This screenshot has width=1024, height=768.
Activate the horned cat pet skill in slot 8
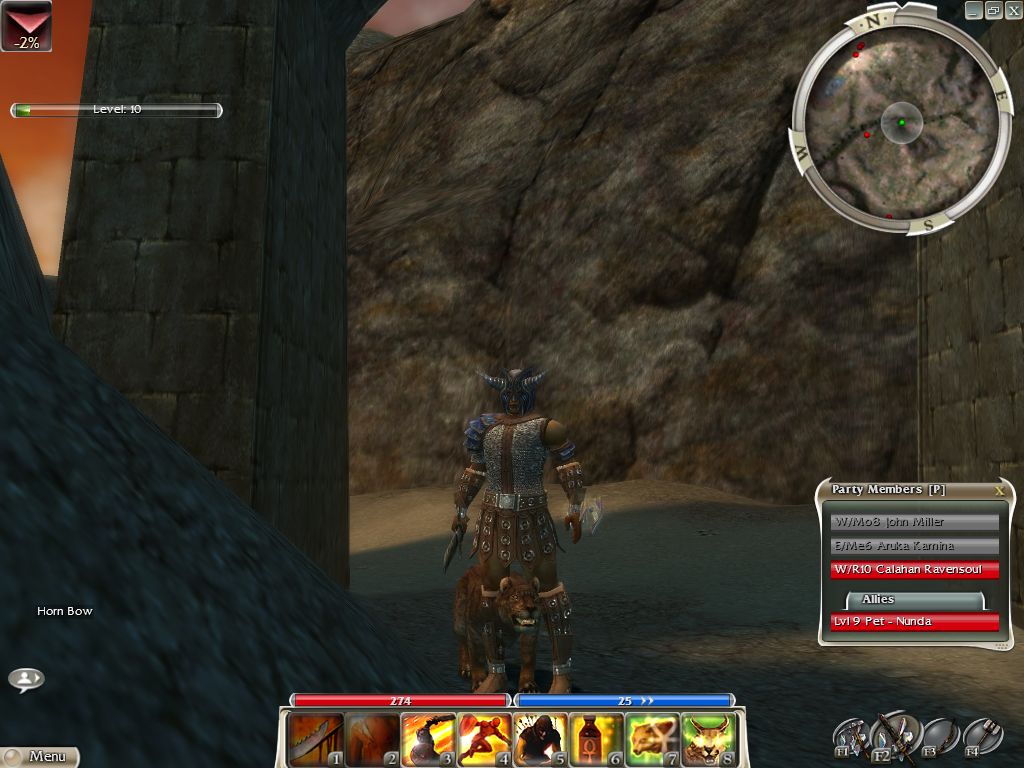point(708,739)
